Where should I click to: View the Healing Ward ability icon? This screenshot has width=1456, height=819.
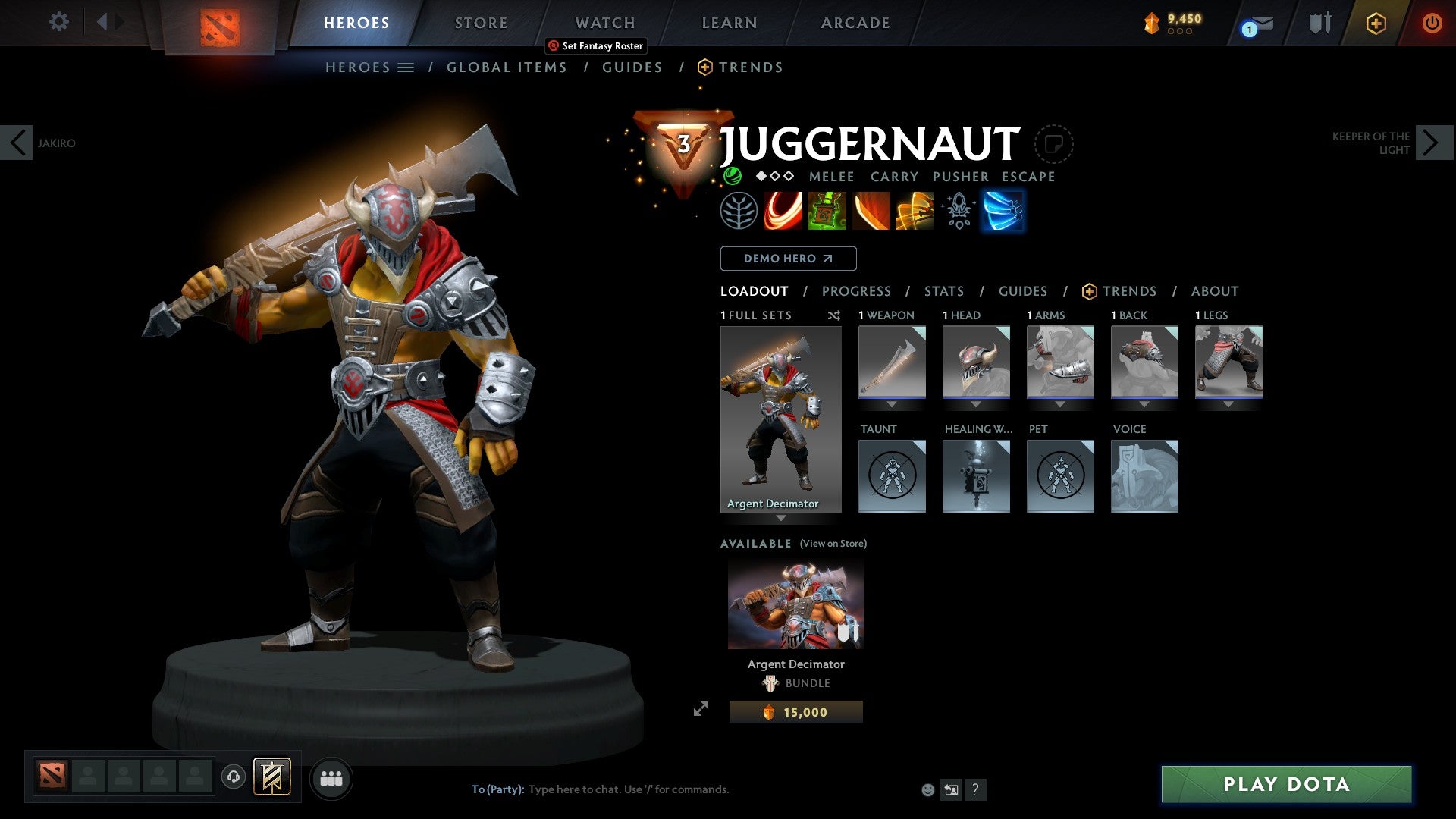(827, 211)
